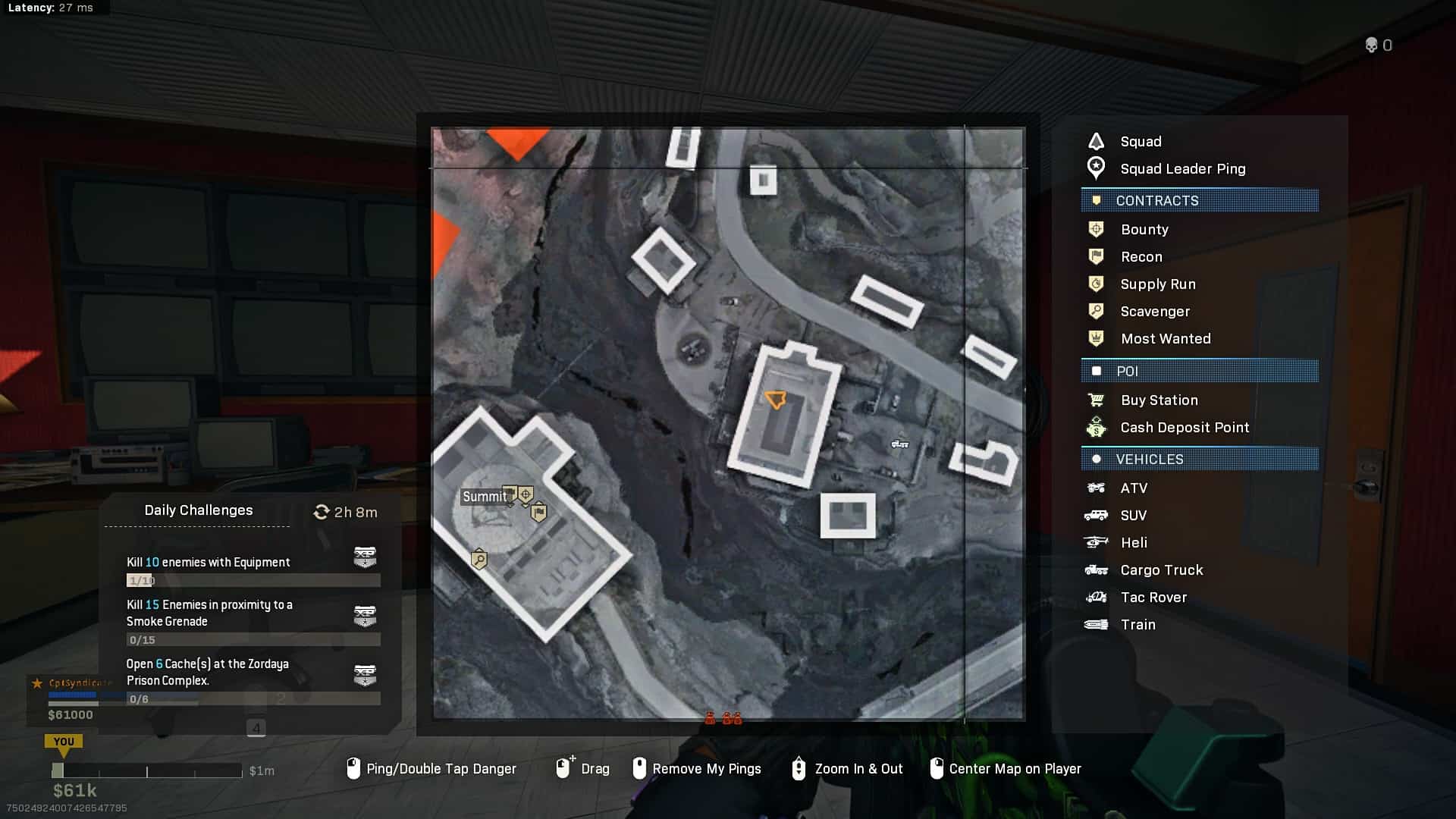Select the Heli legend entry
Screen dimensions: 1456x819
(1133, 543)
